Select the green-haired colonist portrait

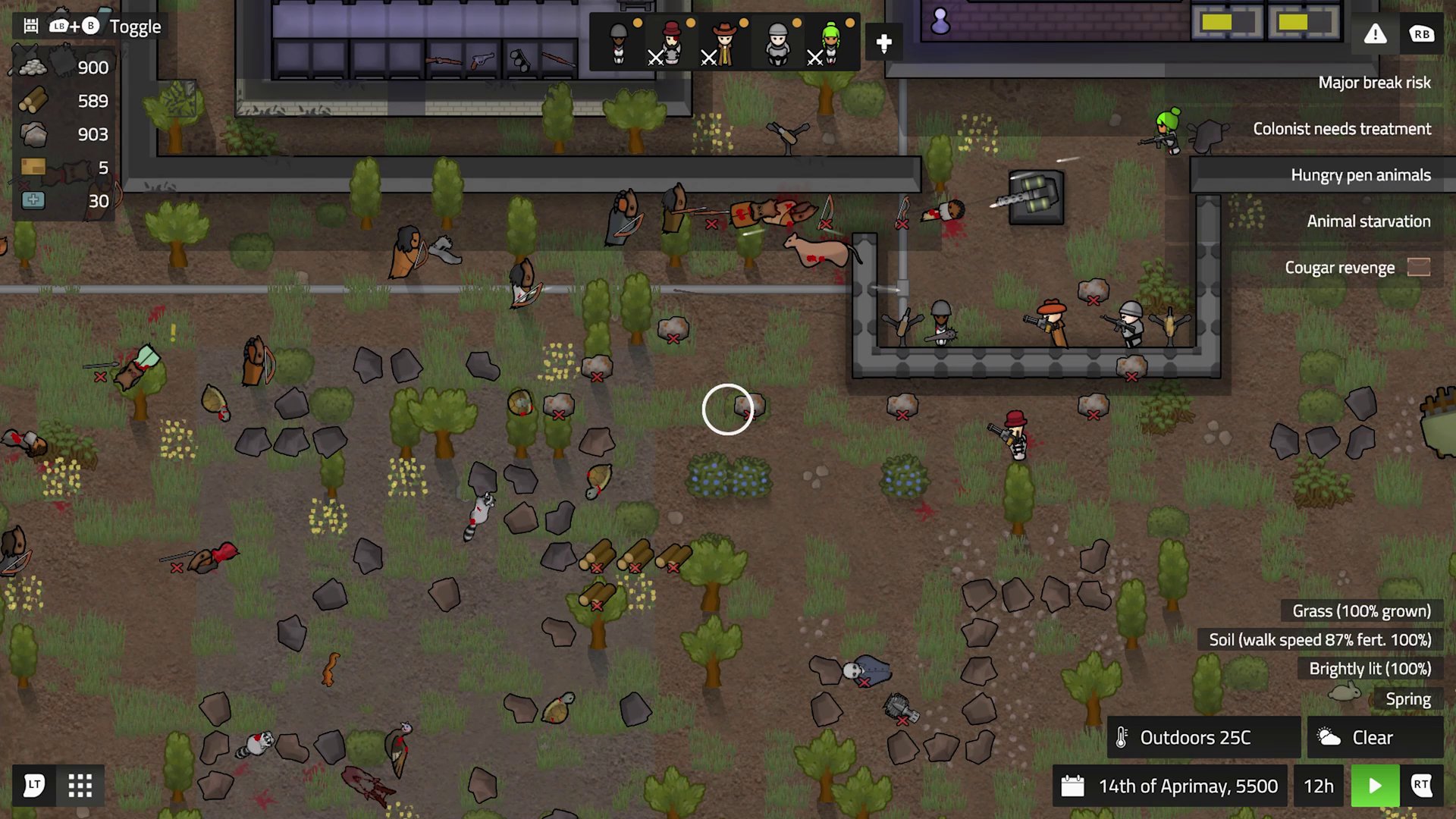pyautogui.click(x=831, y=42)
